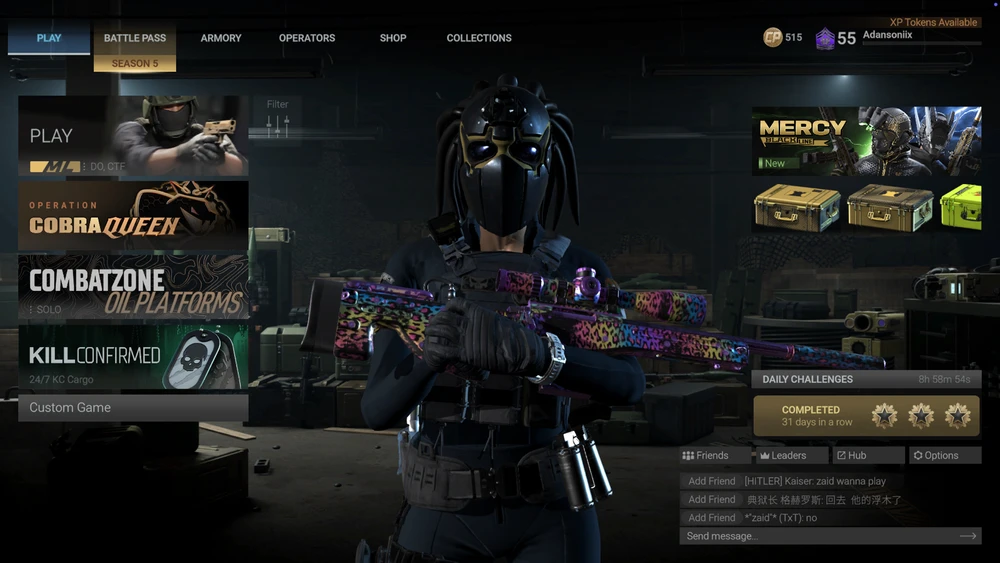Open the Daily Challenges panel
The image size is (1000, 563).
(x=866, y=380)
